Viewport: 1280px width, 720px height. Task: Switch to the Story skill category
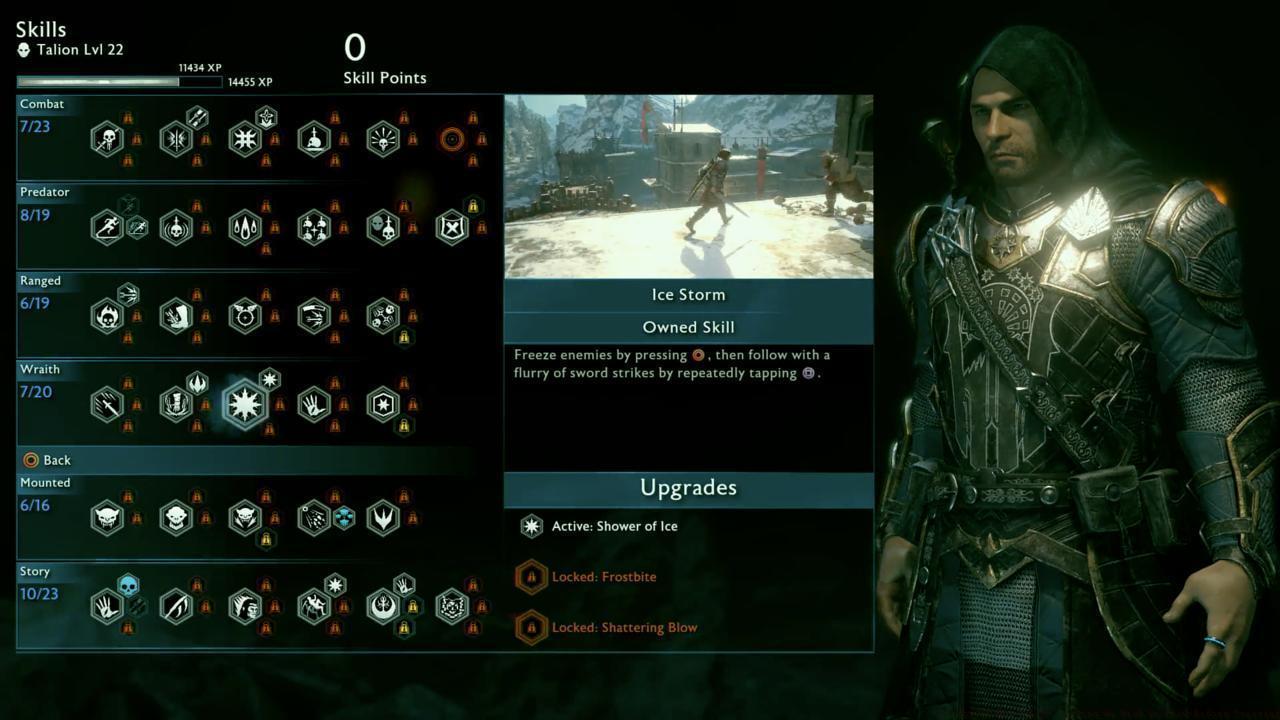34,571
